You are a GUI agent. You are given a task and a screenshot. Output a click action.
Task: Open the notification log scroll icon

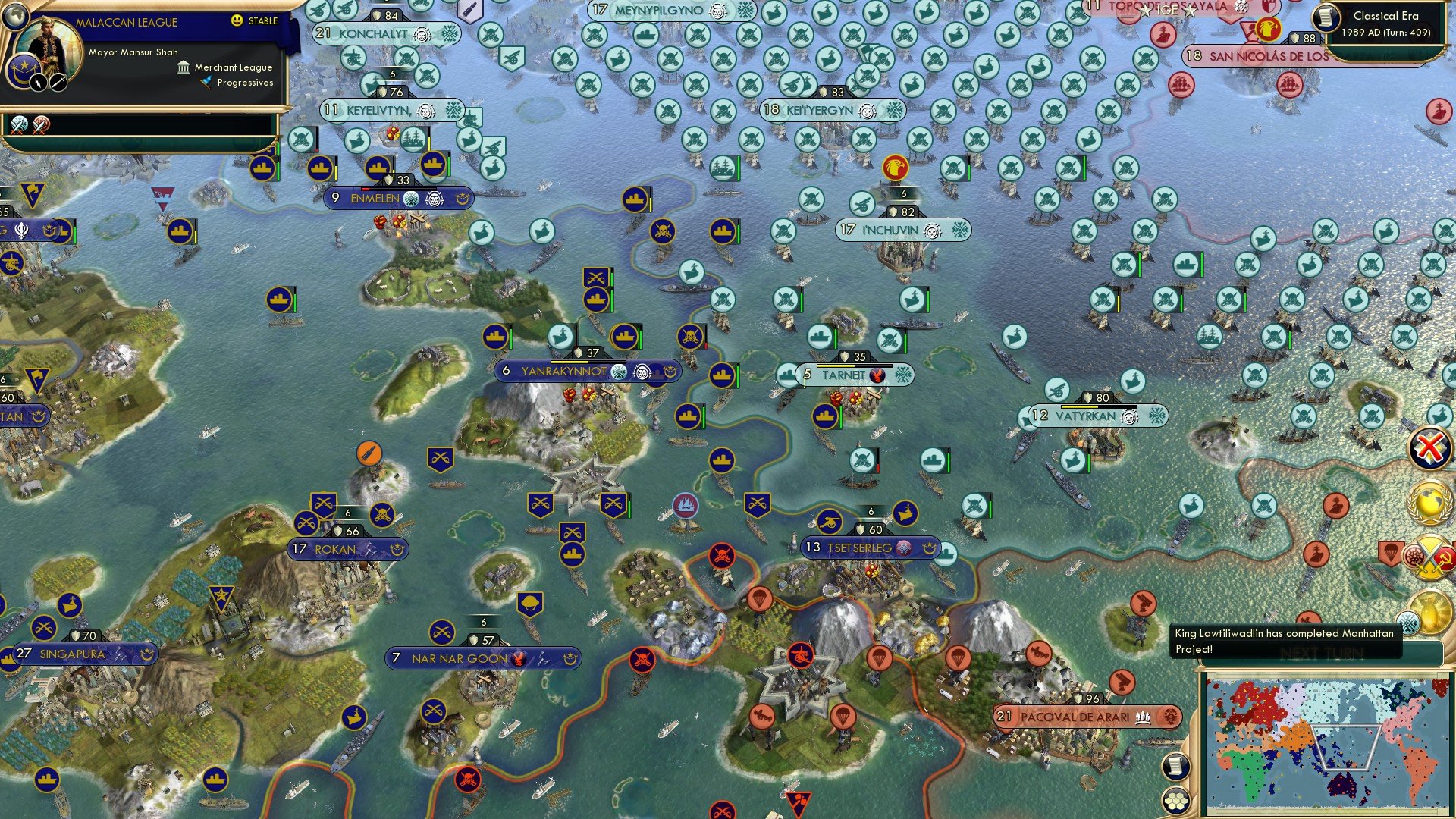1177,767
